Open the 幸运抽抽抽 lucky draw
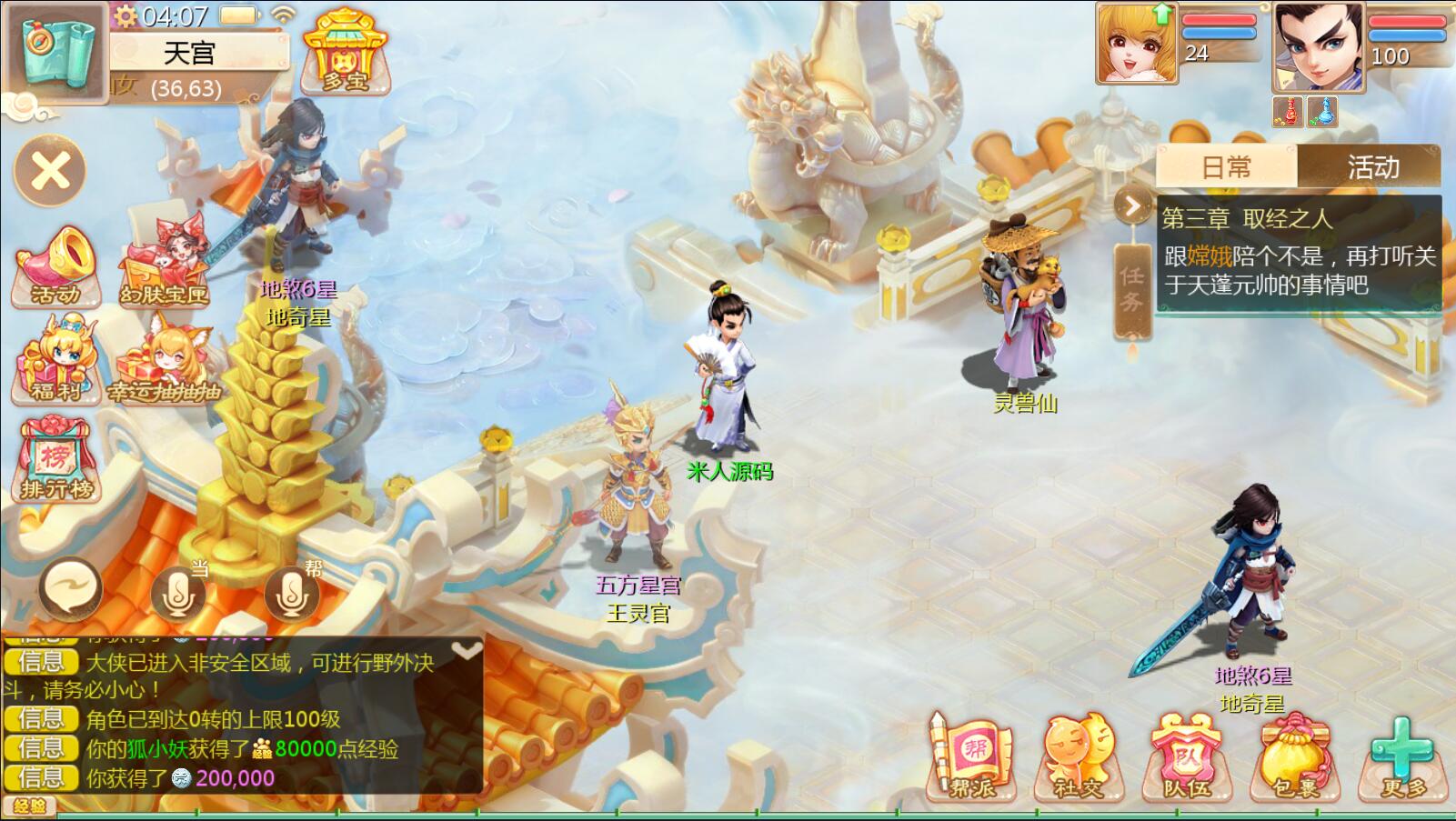The width and height of the screenshot is (1456, 821). [165, 361]
